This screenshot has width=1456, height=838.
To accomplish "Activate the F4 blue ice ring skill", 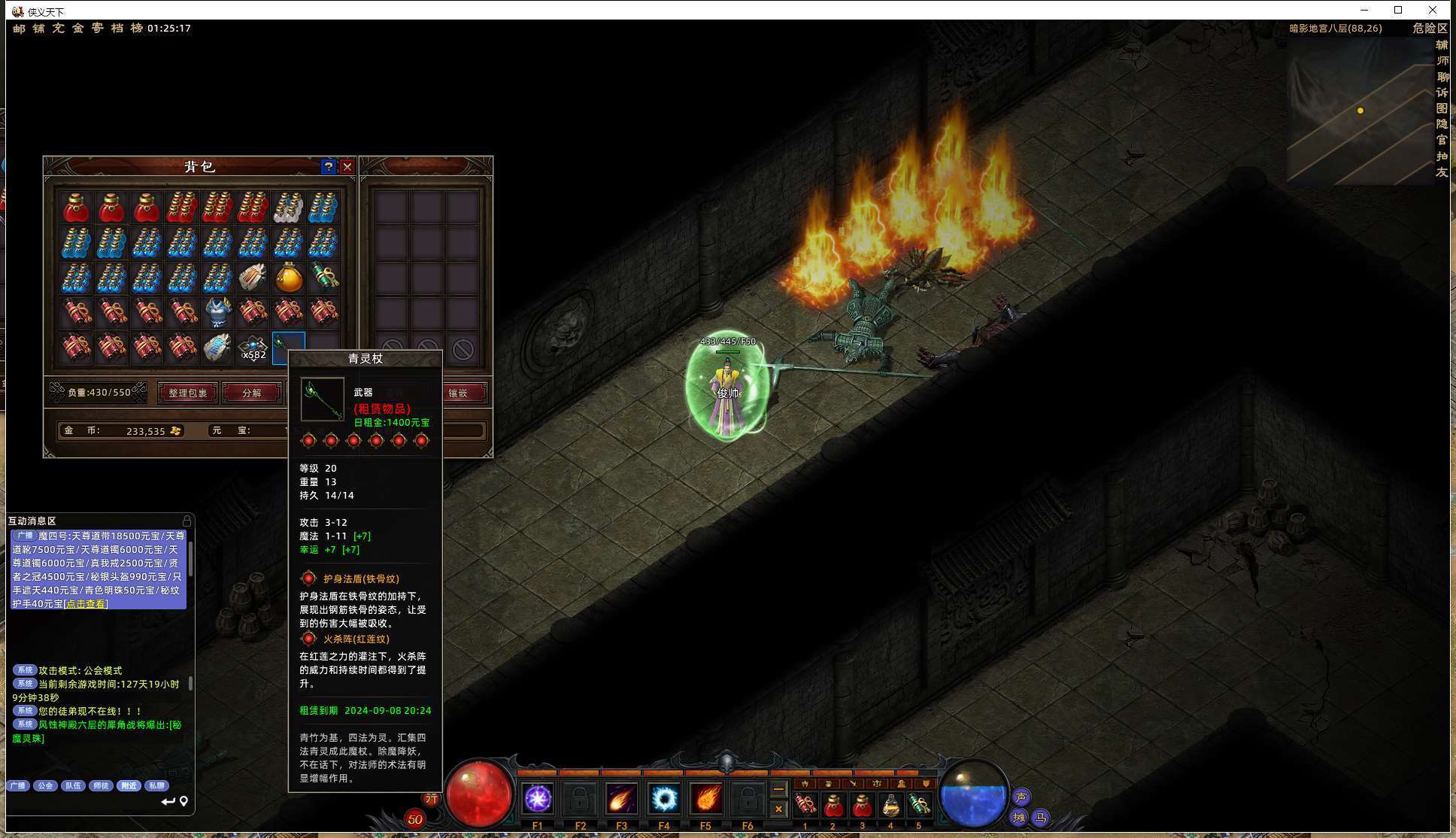I will point(663,799).
